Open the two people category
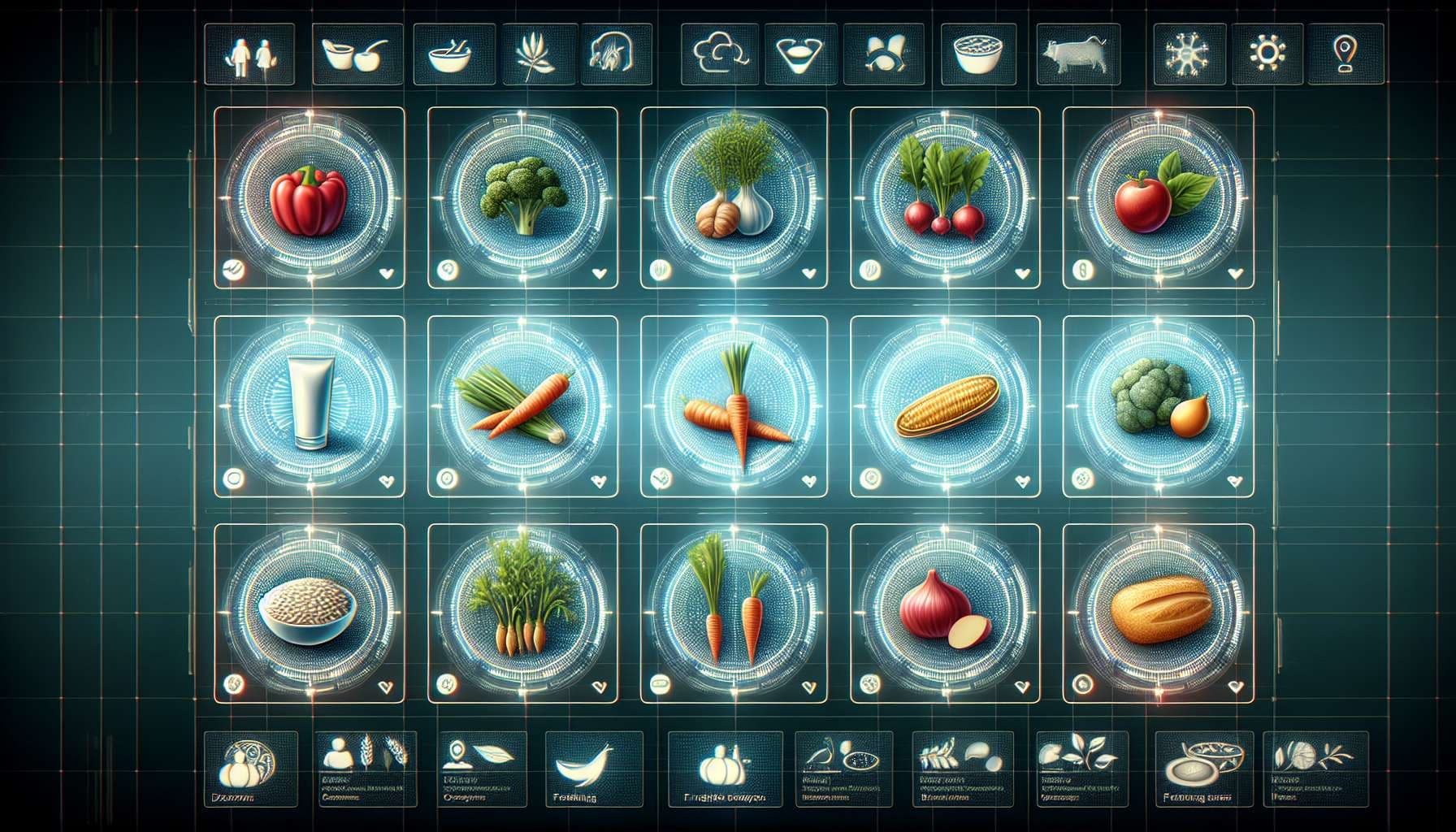 (x=250, y=54)
